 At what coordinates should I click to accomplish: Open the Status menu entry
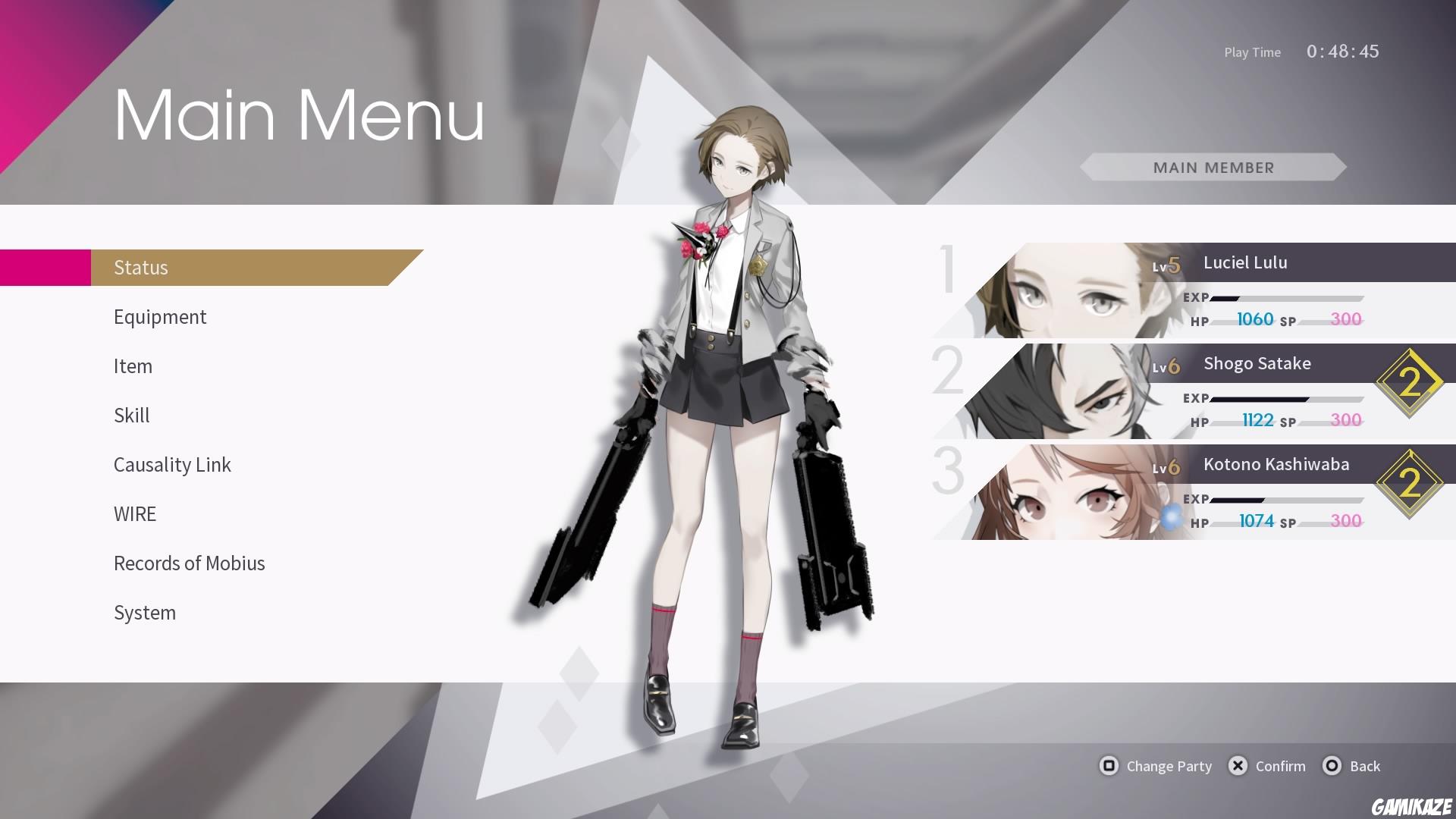(x=140, y=267)
